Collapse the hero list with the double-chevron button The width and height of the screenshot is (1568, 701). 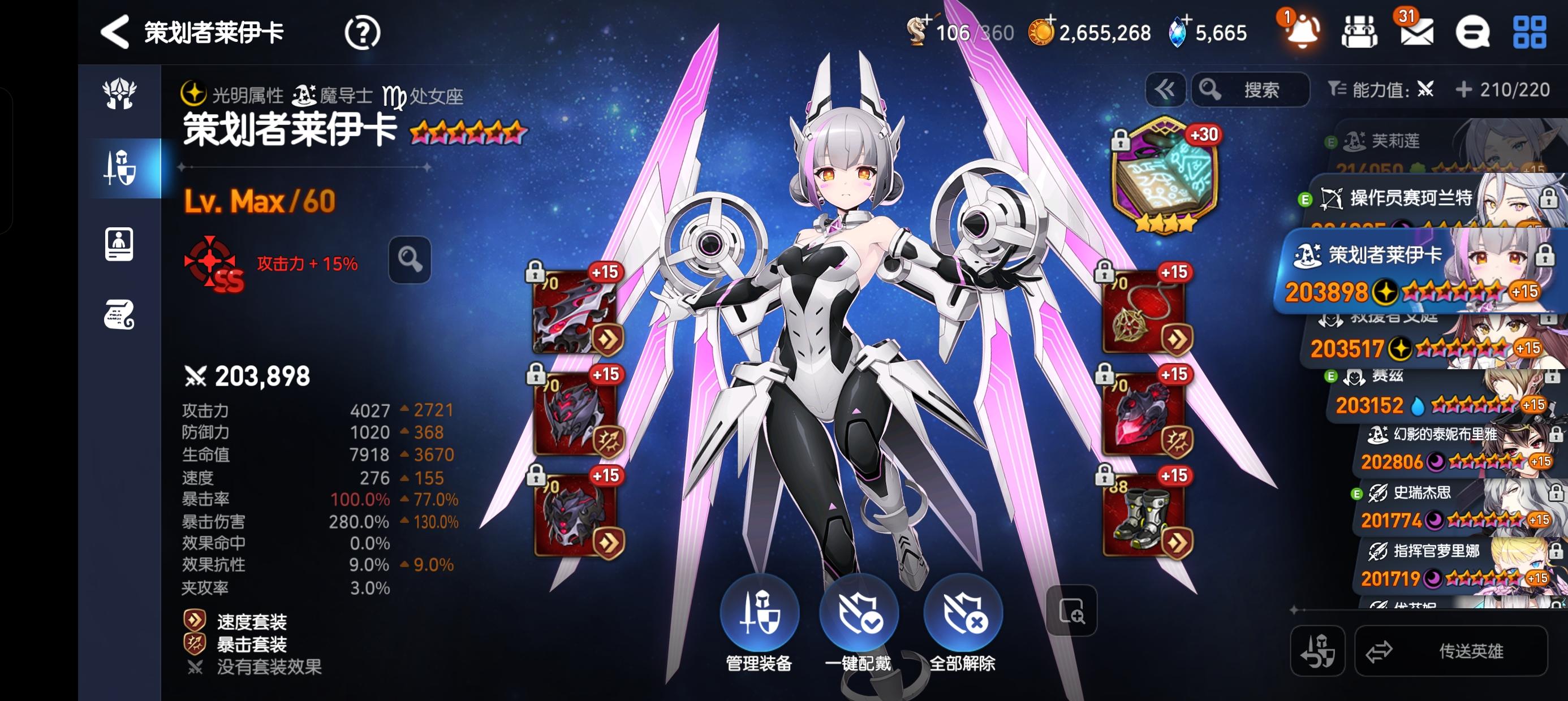point(1165,89)
